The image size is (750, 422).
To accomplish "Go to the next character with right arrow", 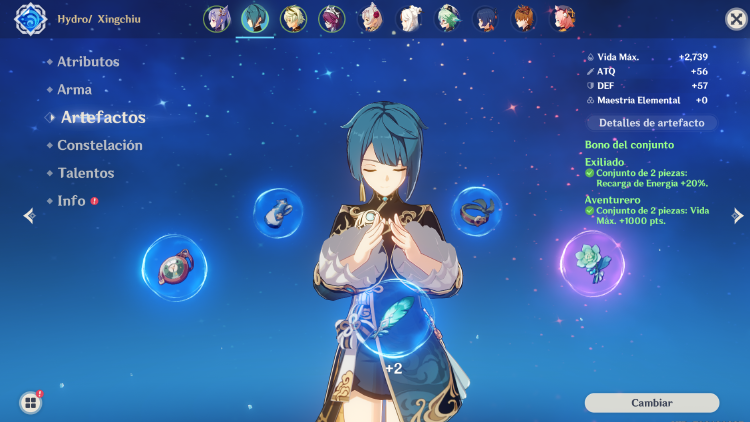I will pos(738,215).
